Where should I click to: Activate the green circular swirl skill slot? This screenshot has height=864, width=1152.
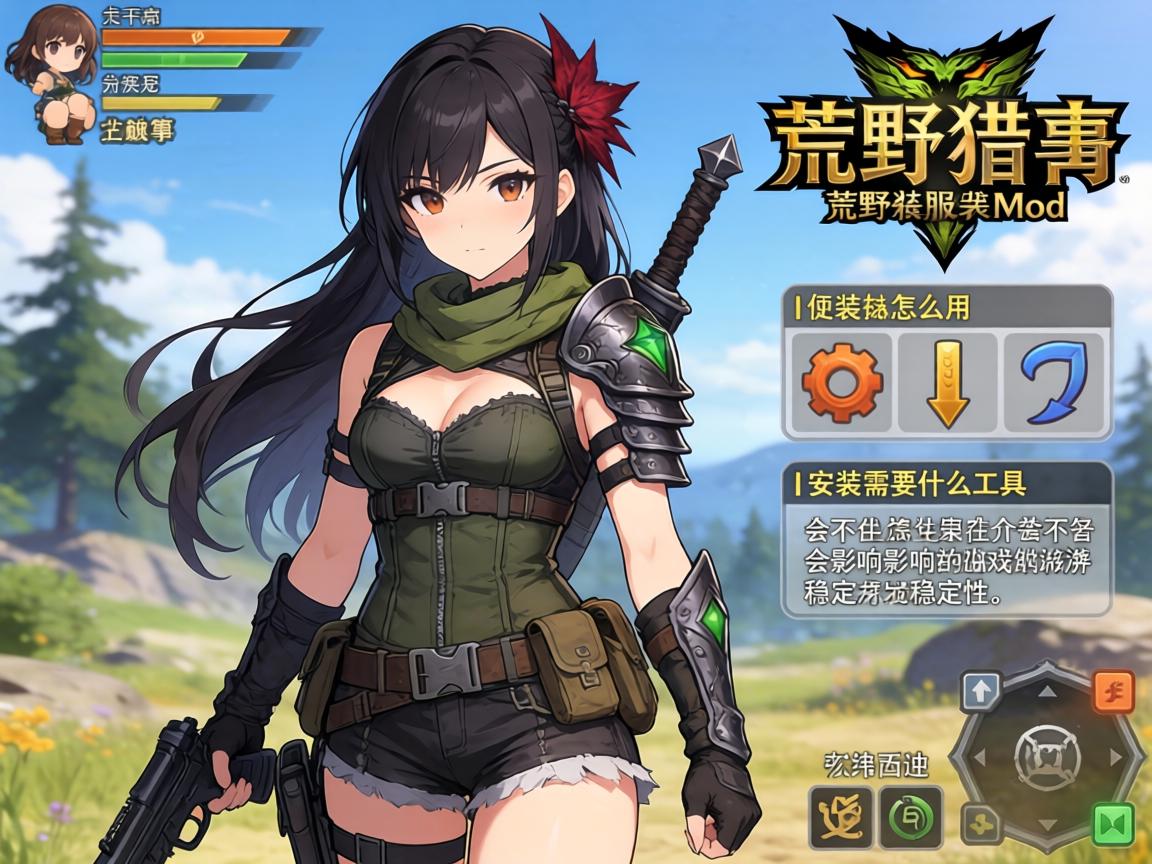click(x=910, y=817)
